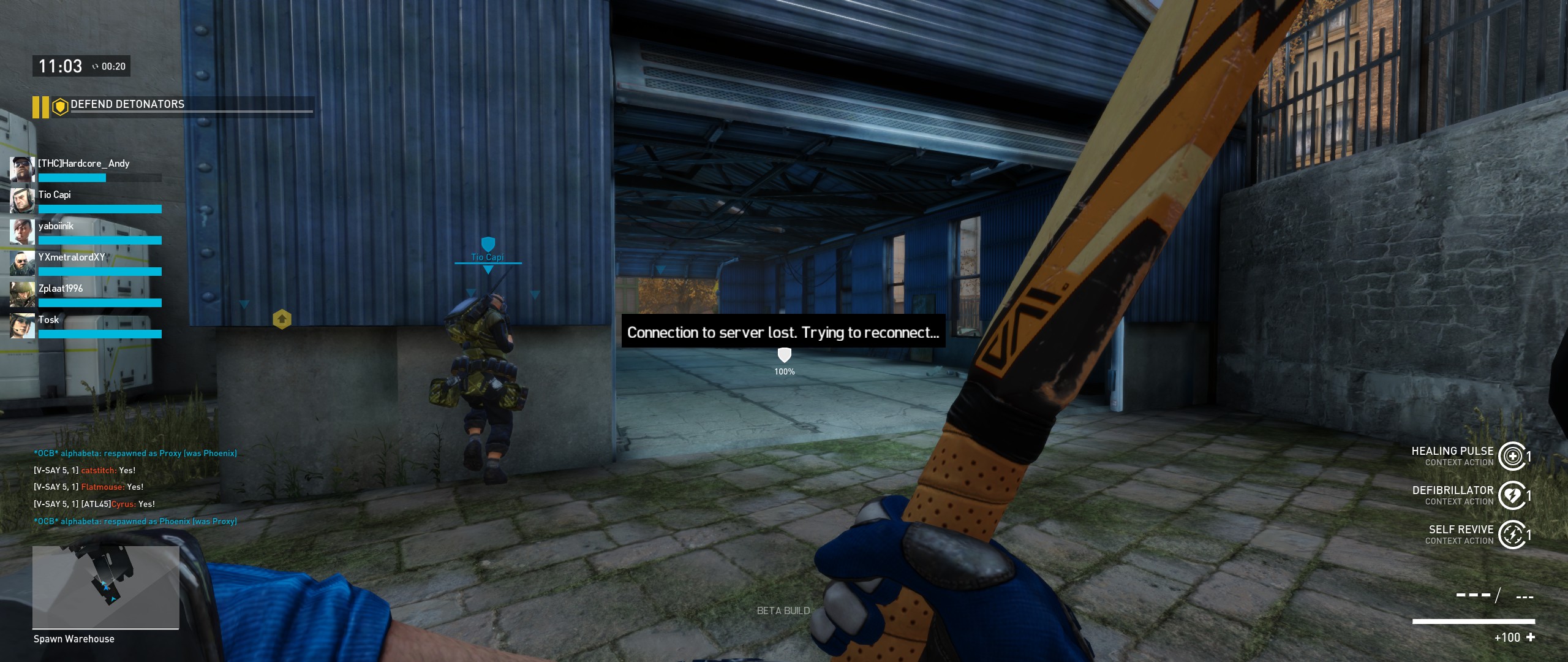
Task: Open the Spawn Warehouse minimap
Action: tap(105, 587)
